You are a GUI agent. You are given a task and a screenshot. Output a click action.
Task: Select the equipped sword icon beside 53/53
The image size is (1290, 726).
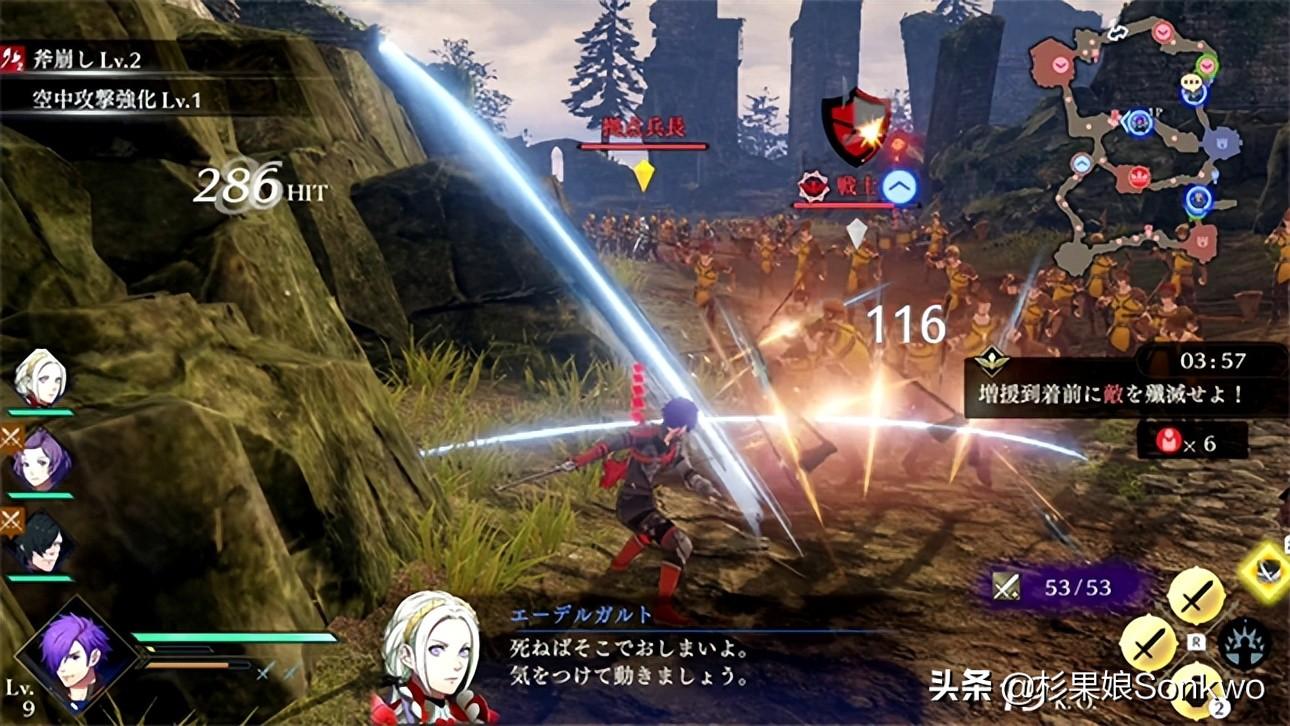point(1007,587)
